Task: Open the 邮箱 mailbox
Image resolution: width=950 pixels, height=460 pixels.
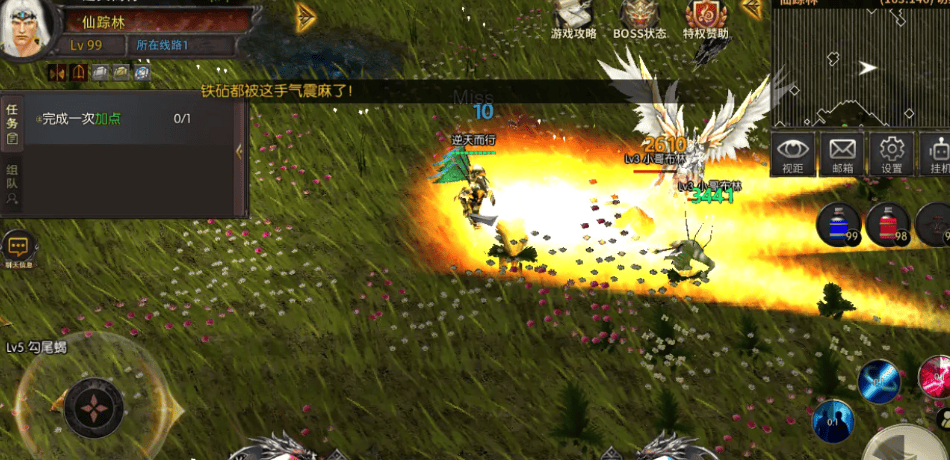Action: pos(842,154)
